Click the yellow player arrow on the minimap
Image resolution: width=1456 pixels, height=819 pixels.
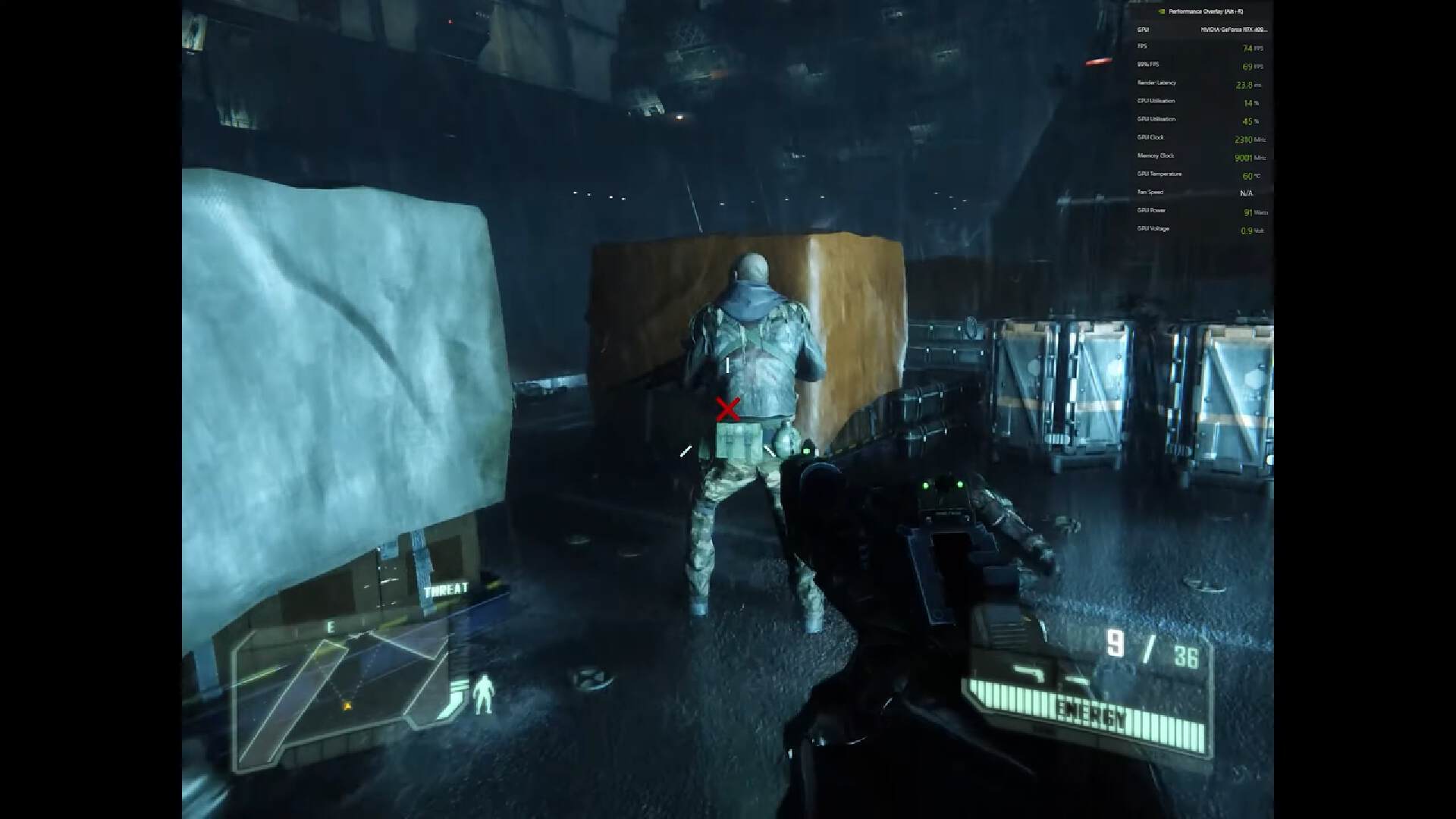click(x=348, y=706)
